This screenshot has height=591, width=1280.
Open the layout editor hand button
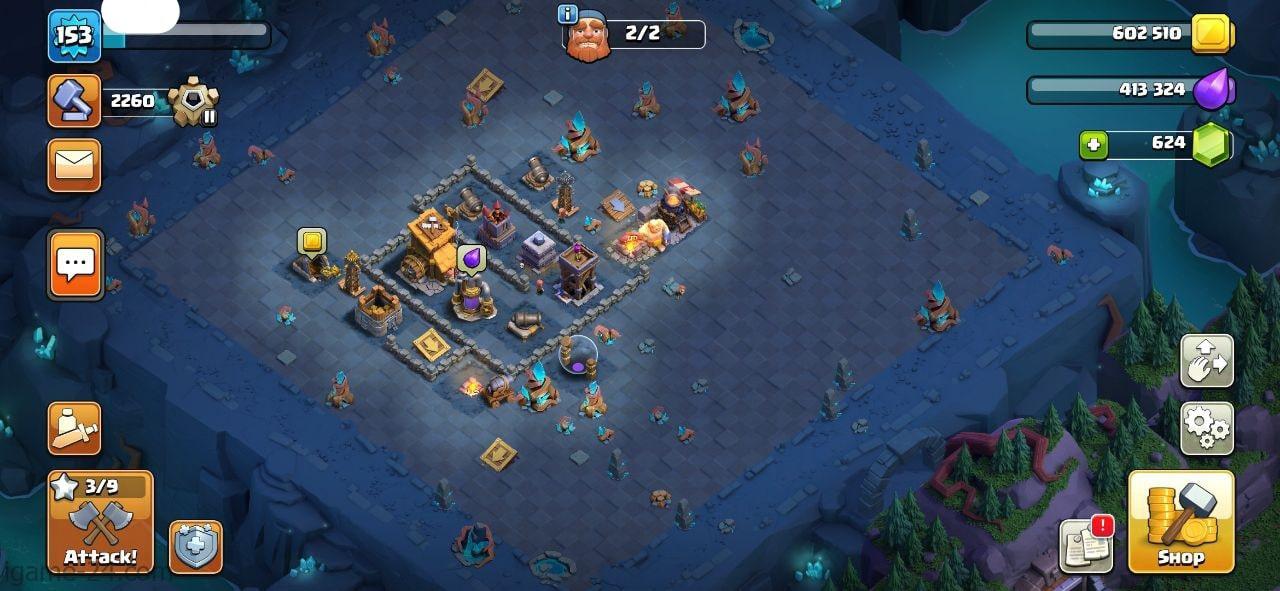1206,361
